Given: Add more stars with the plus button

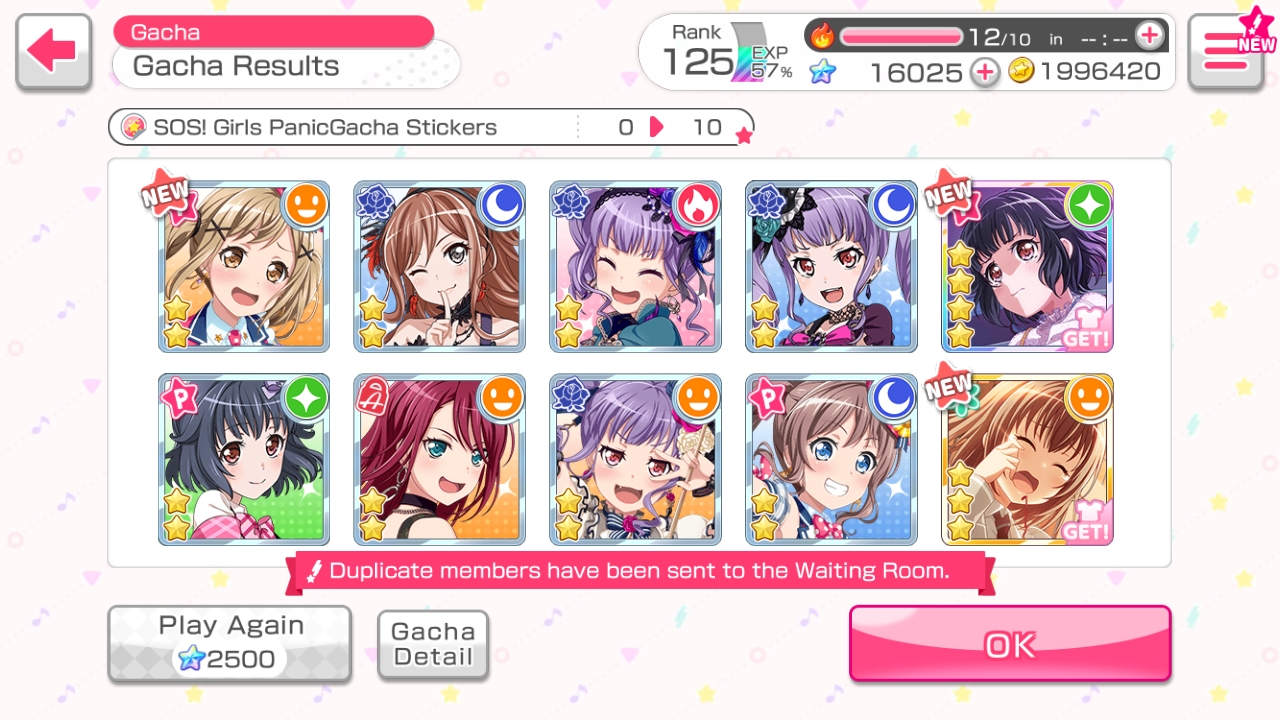Looking at the screenshot, I should click(985, 72).
